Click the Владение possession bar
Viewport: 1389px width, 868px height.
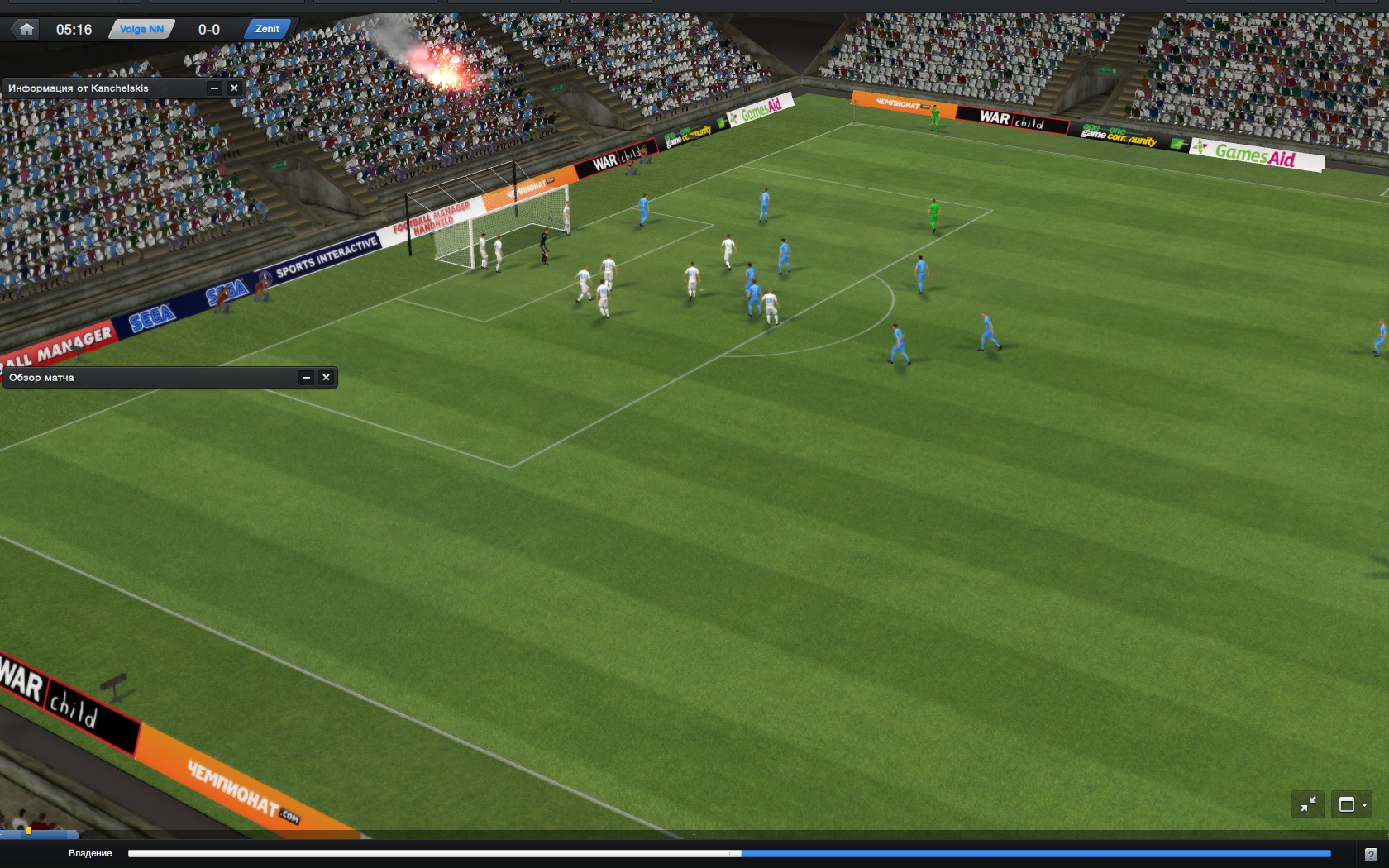[x=729, y=854]
